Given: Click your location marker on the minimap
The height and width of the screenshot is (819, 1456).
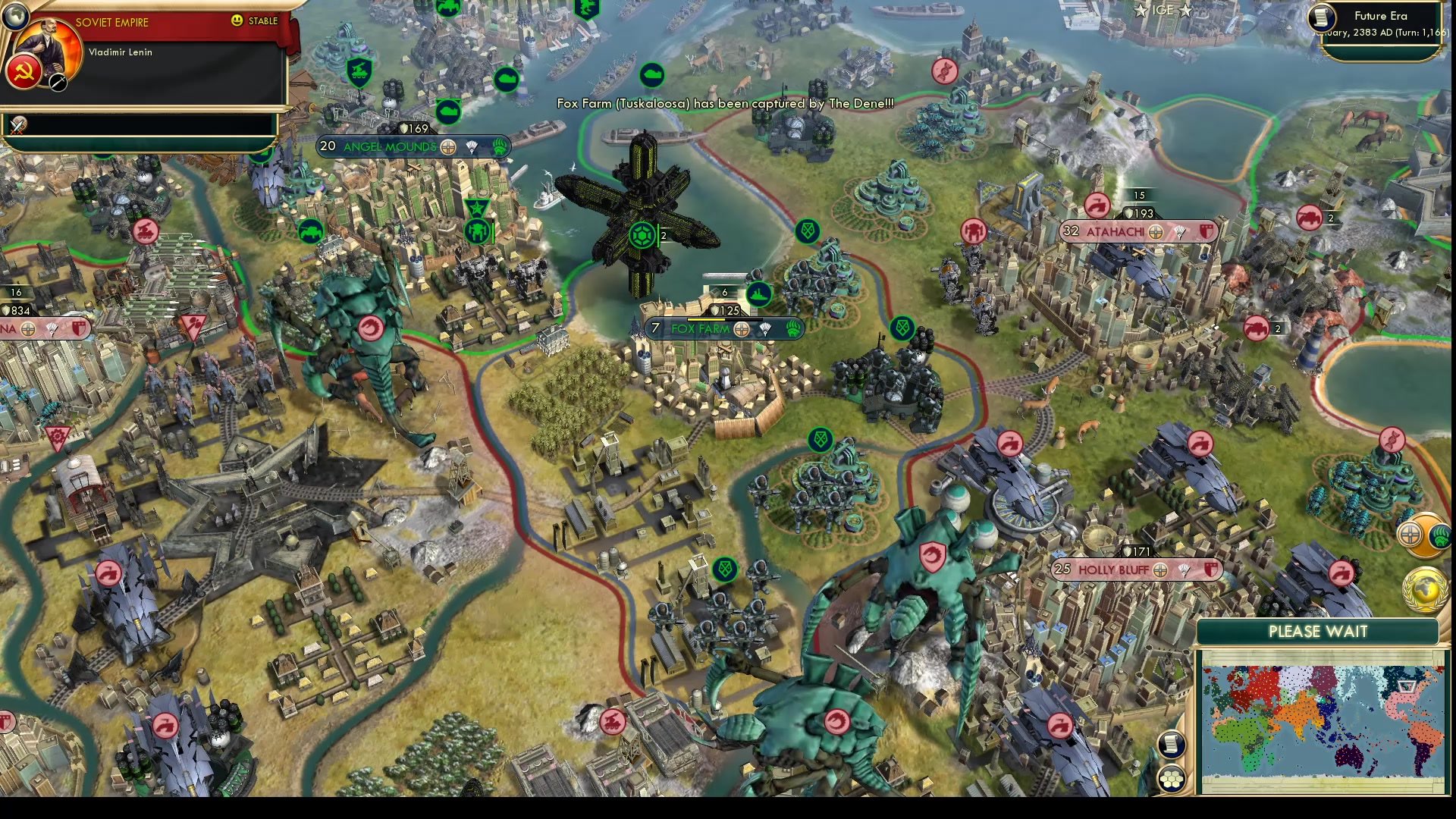Looking at the screenshot, I should click(x=1407, y=686).
